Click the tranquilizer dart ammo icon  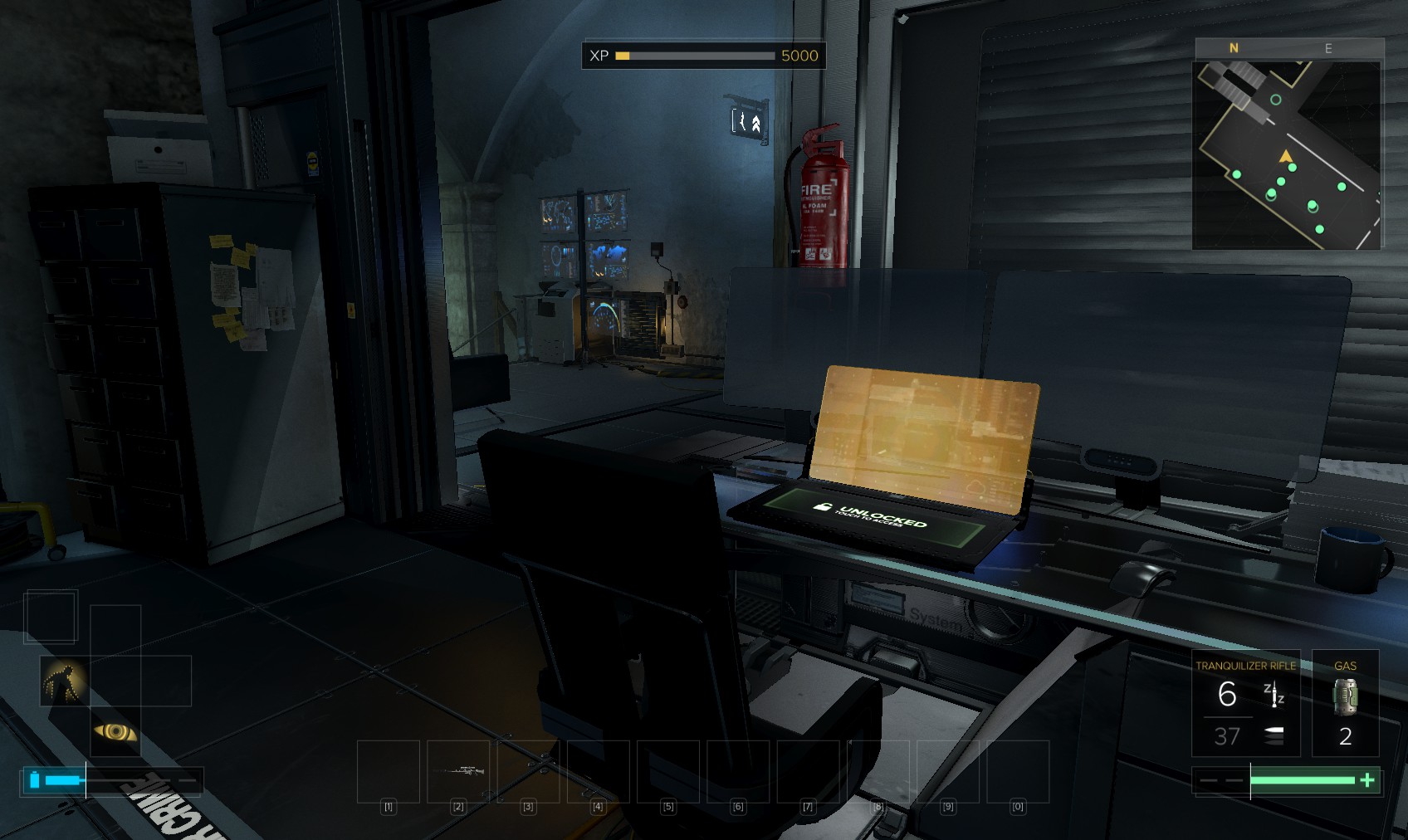(x=1274, y=694)
